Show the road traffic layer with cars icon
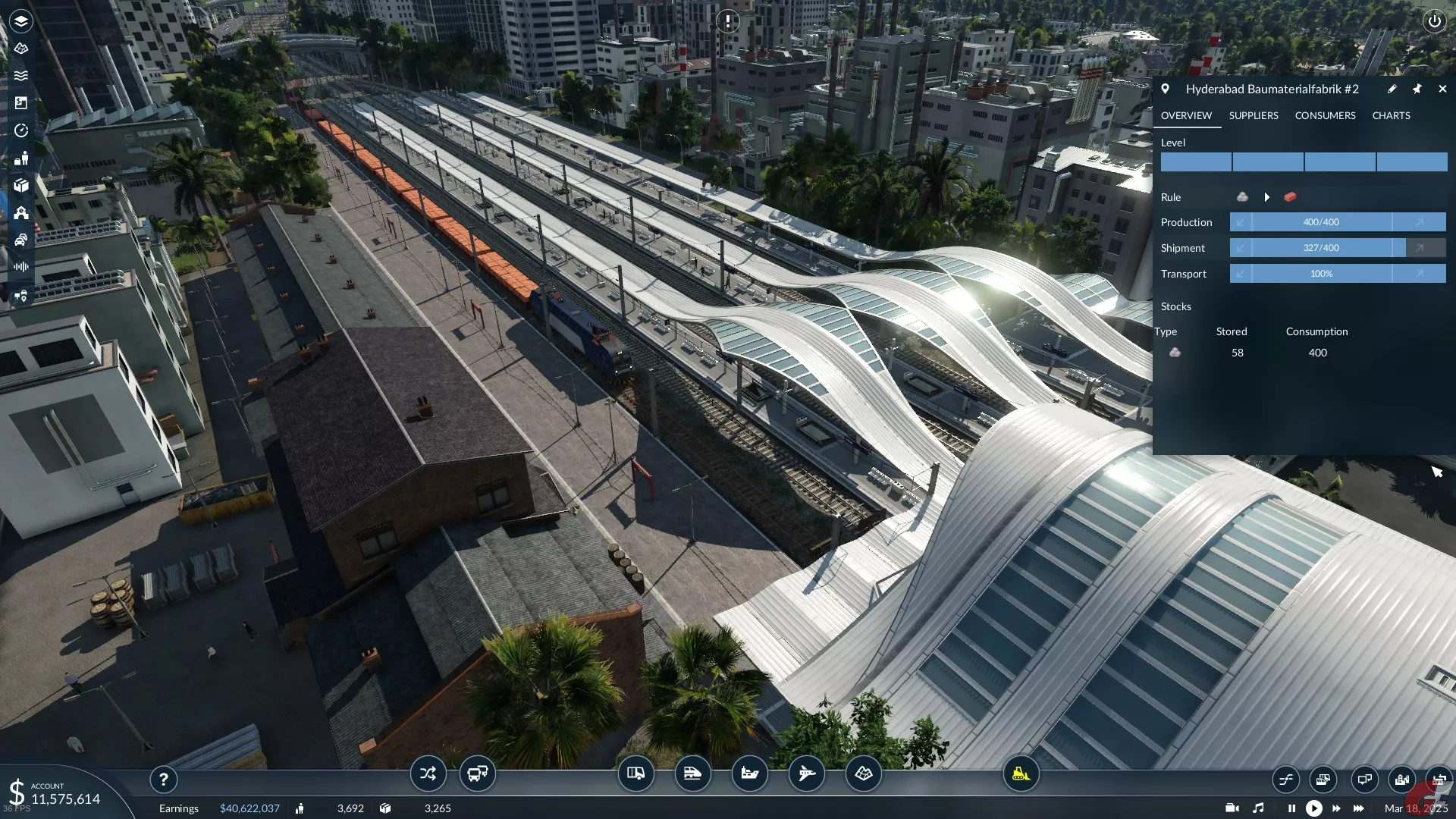This screenshot has height=819, width=1456. (21, 240)
